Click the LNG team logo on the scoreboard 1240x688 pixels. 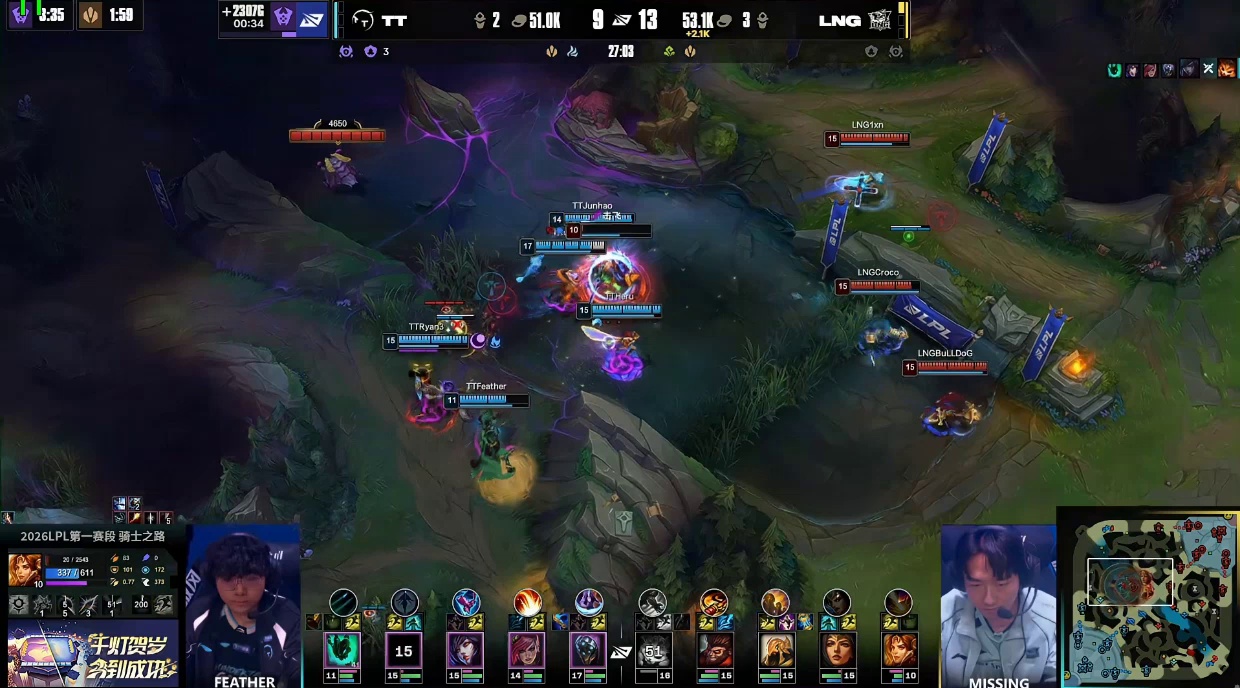point(880,20)
